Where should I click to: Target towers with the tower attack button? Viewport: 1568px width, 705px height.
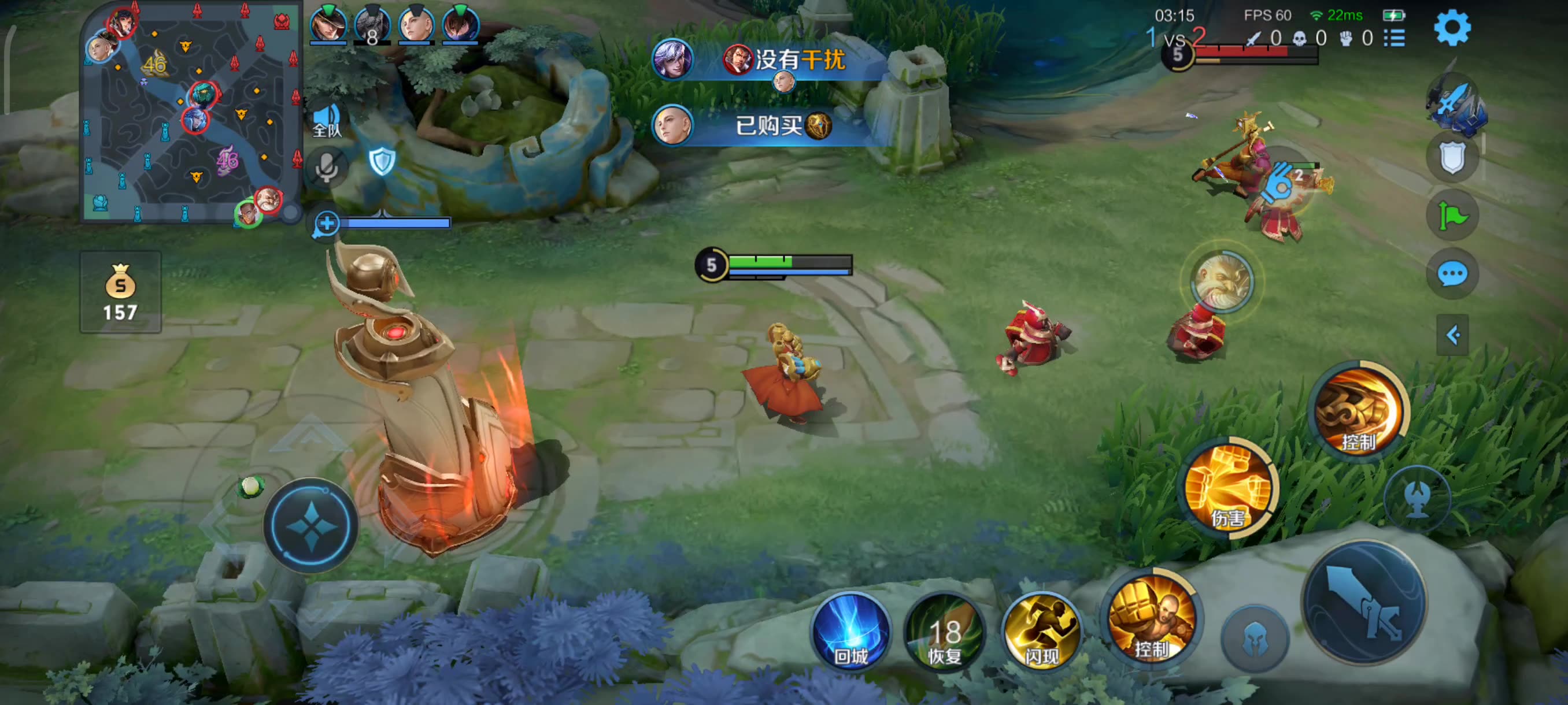pyautogui.click(x=1417, y=499)
